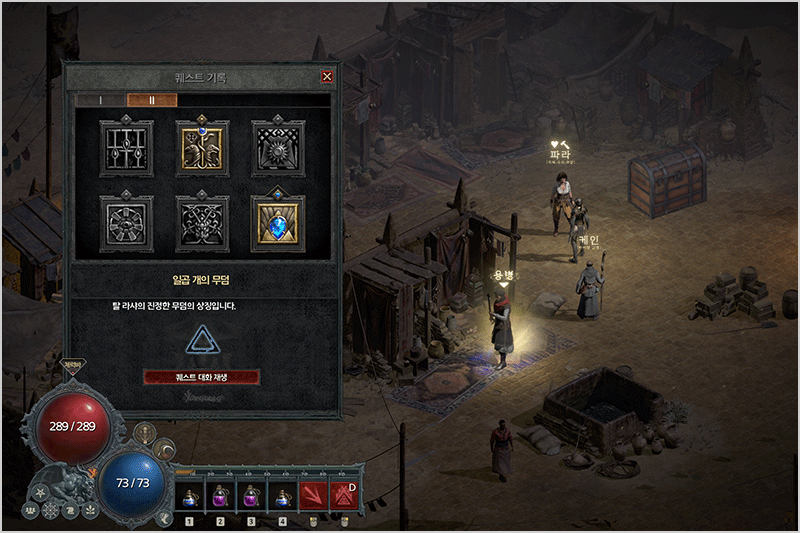Select the red arrows left skill
Viewport: 800px width, 533px height.
[x=313, y=495]
